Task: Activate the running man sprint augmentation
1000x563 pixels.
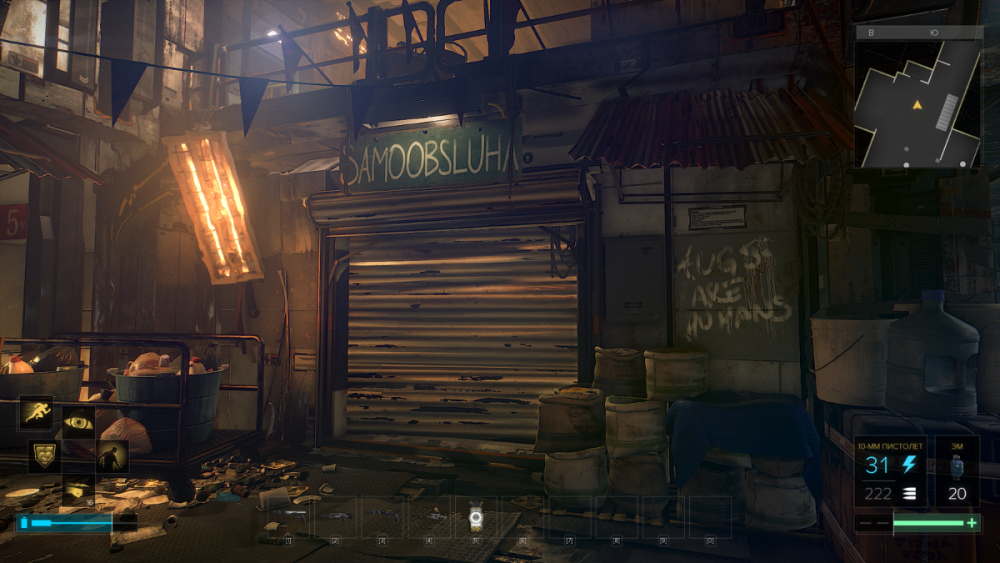Action: click(x=37, y=411)
